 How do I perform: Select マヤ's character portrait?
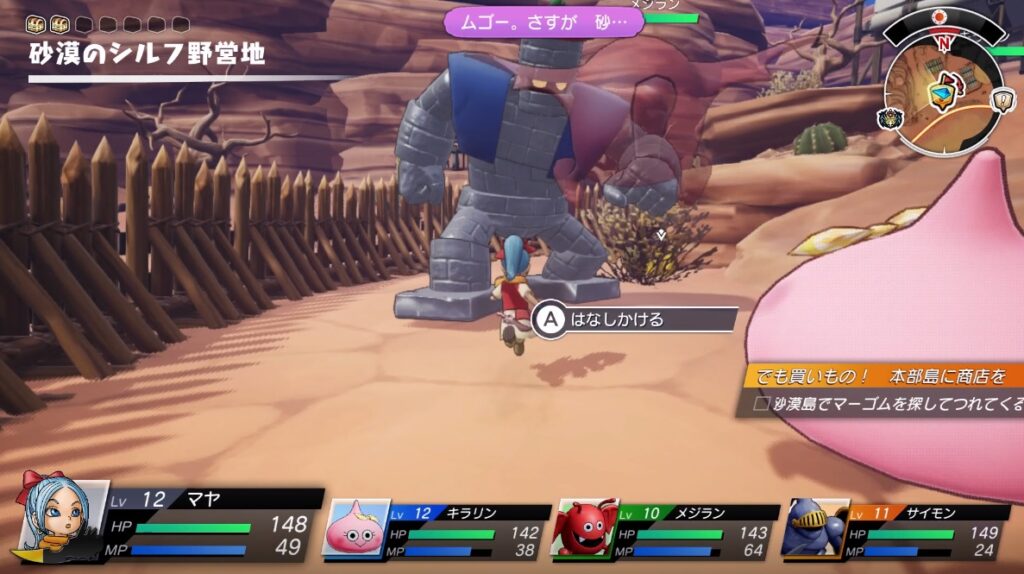click(64, 515)
